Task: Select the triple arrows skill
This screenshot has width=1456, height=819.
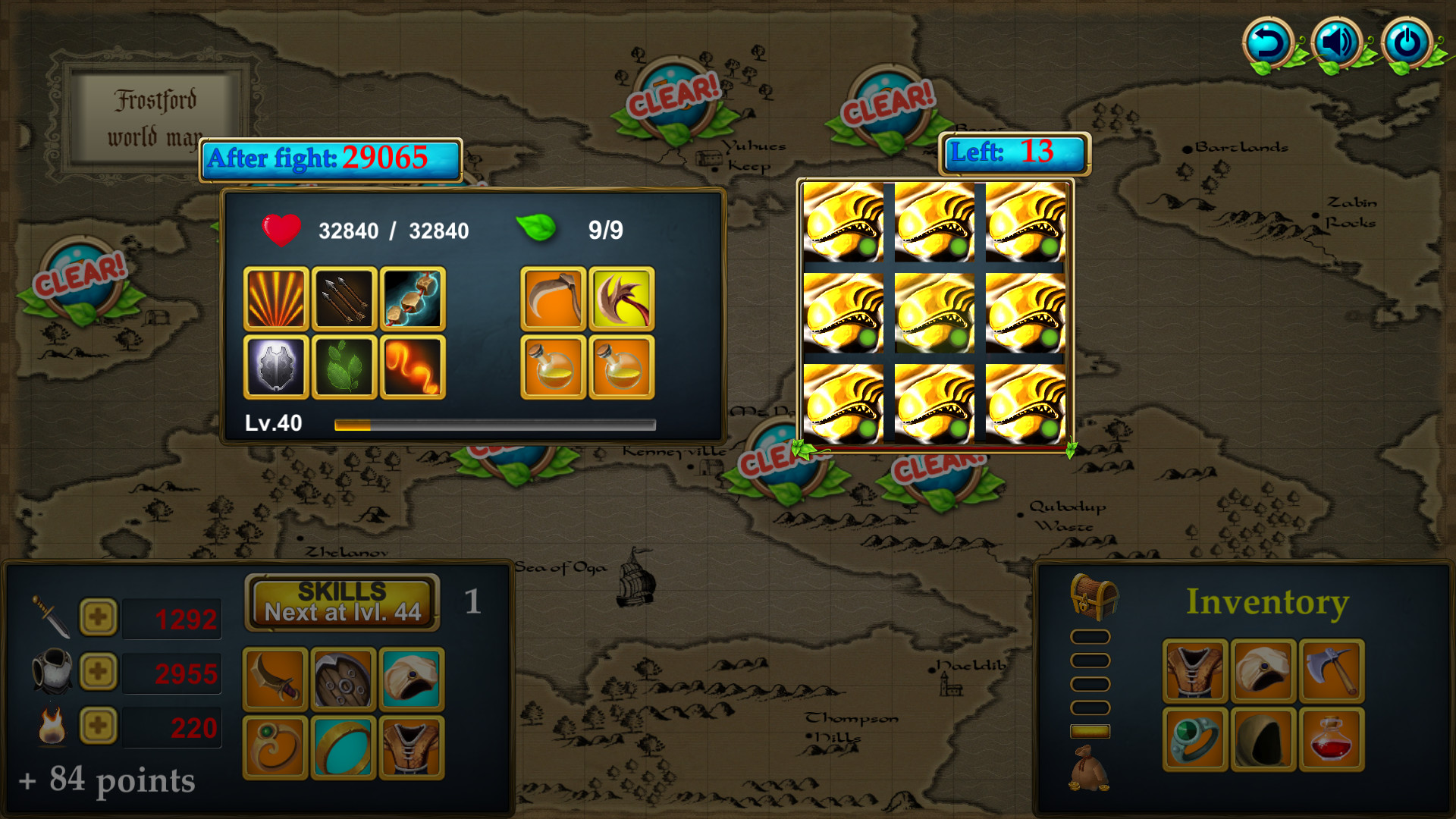Action: tap(343, 298)
